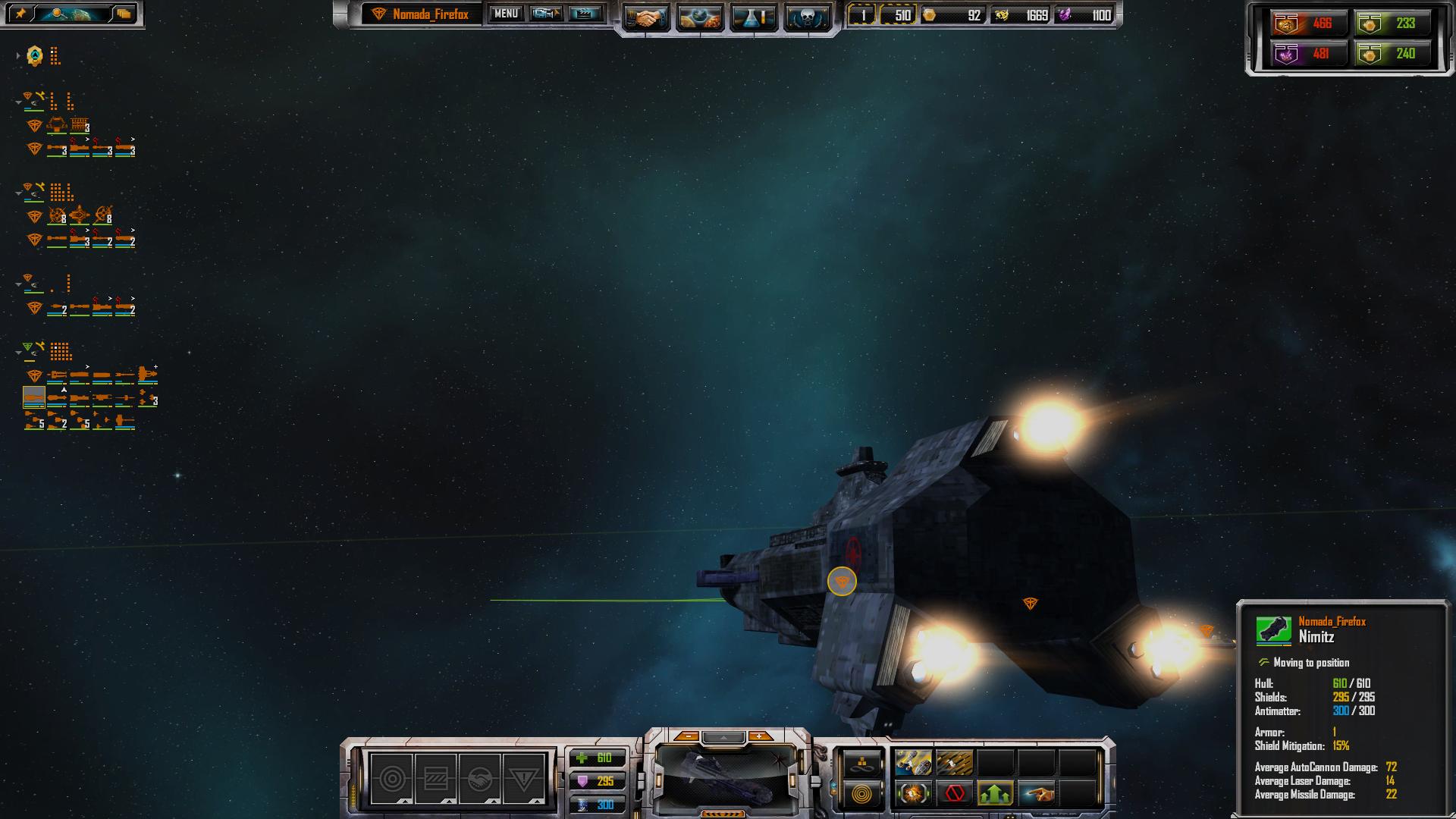This screenshot has width=1456, height=819.
Task: Click the red stop command
Action: [955, 795]
